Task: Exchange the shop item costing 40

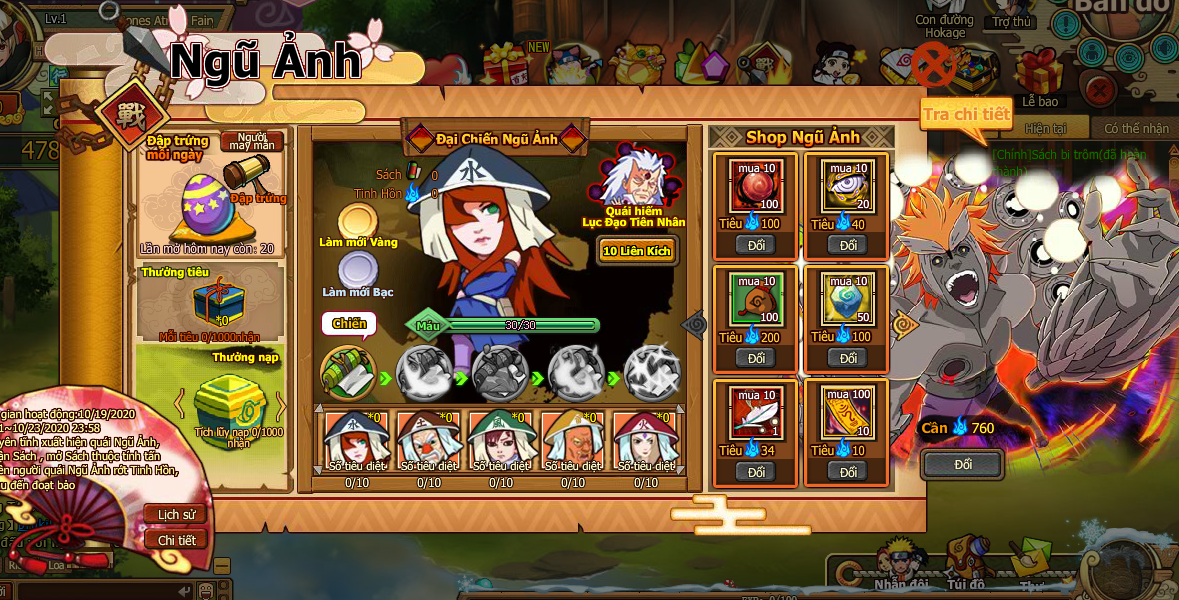Action: click(x=847, y=245)
